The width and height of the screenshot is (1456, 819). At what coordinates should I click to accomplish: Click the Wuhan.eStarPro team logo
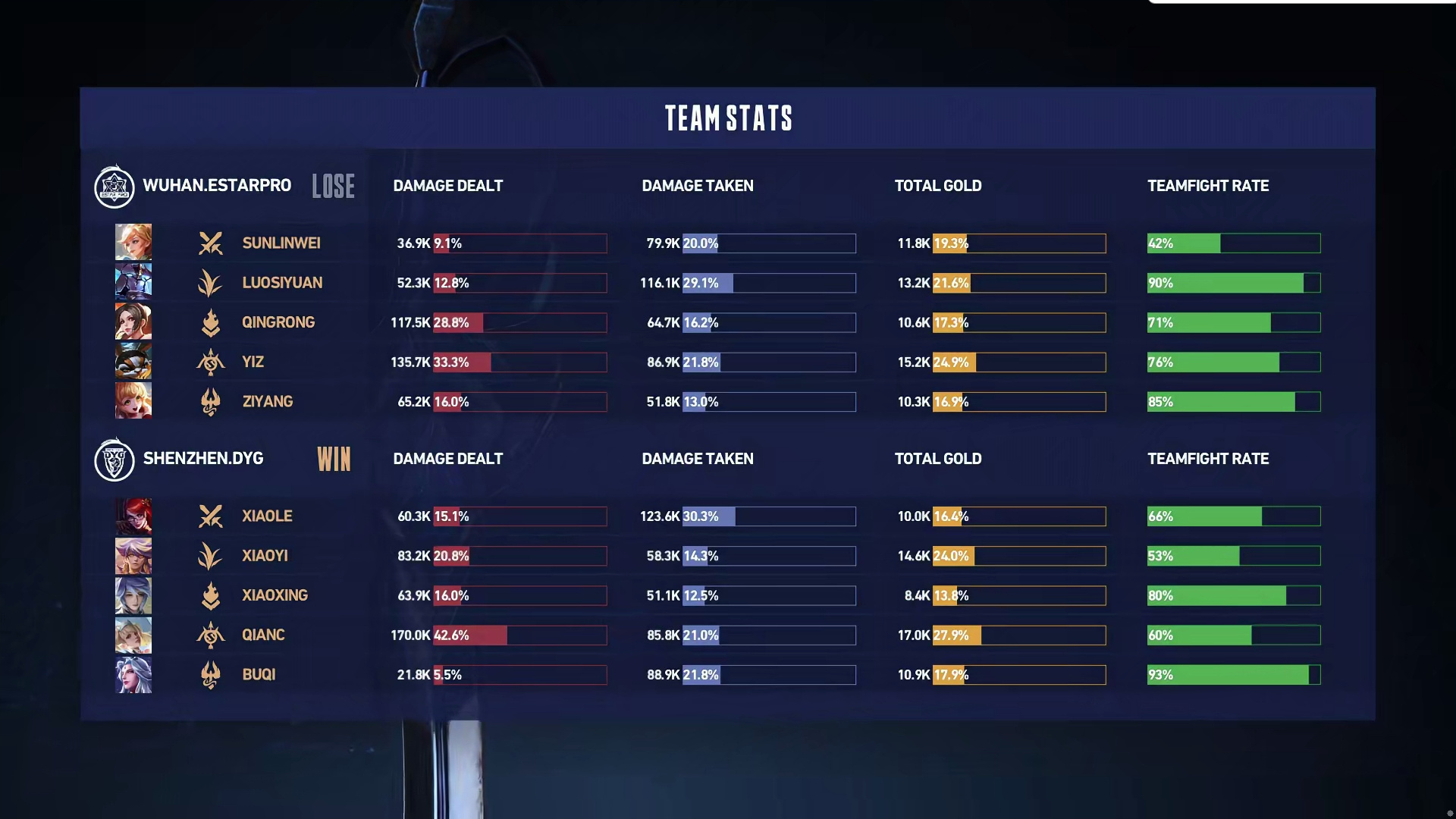click(115, 187)
